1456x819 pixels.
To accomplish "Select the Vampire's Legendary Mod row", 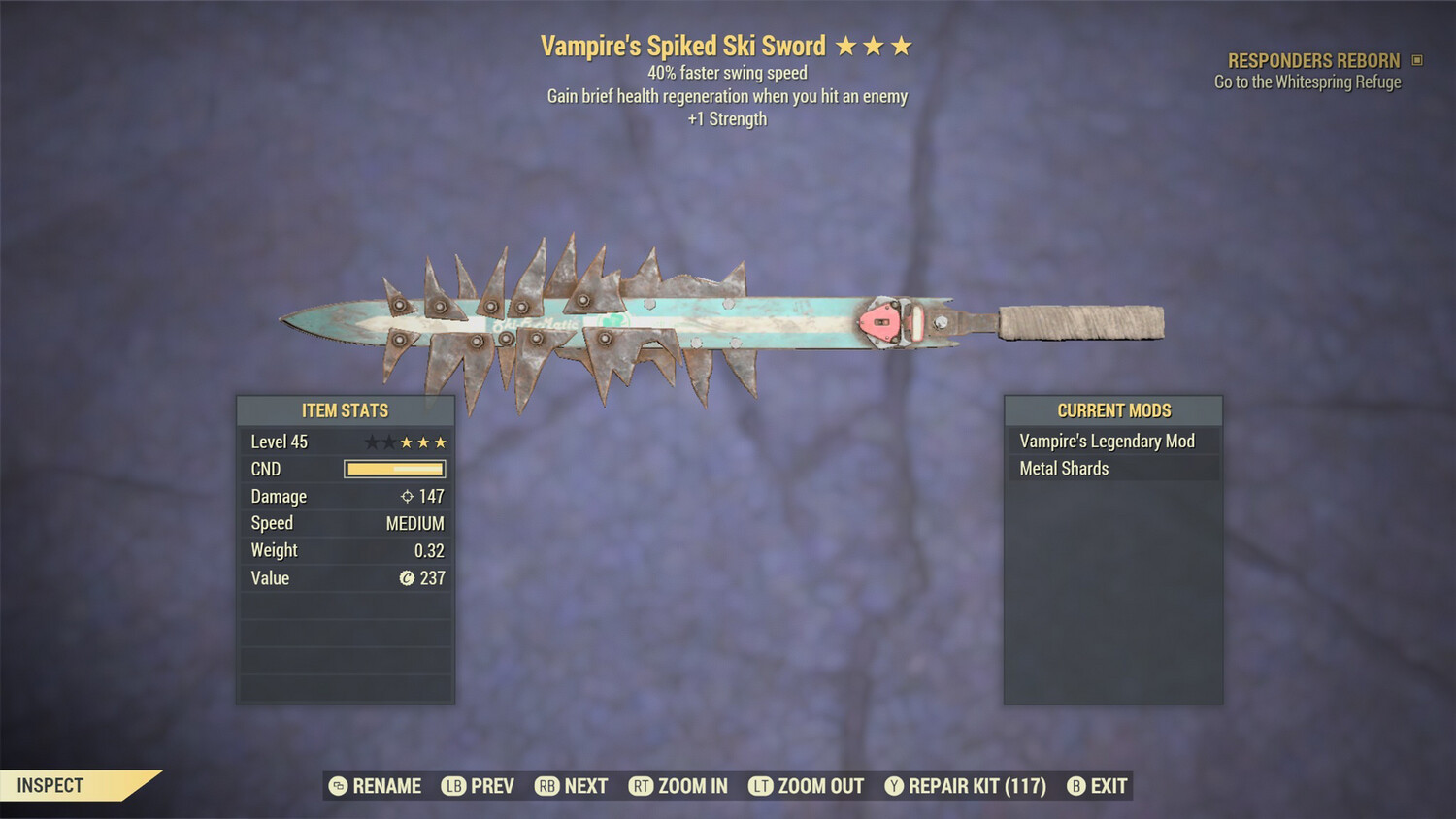I will coord(1112,442).
